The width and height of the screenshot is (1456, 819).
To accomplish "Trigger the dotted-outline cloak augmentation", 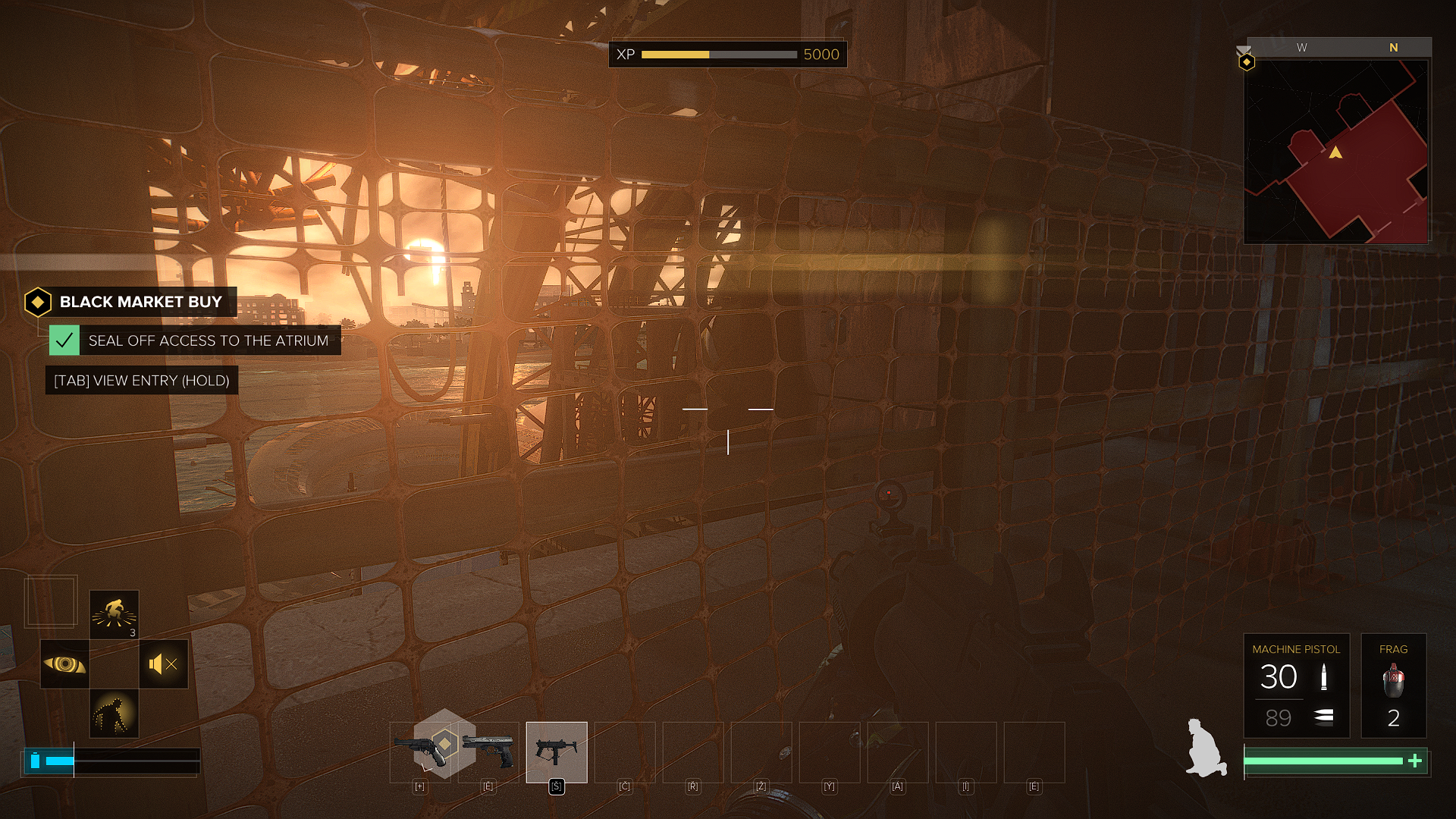I will (115, 714).
